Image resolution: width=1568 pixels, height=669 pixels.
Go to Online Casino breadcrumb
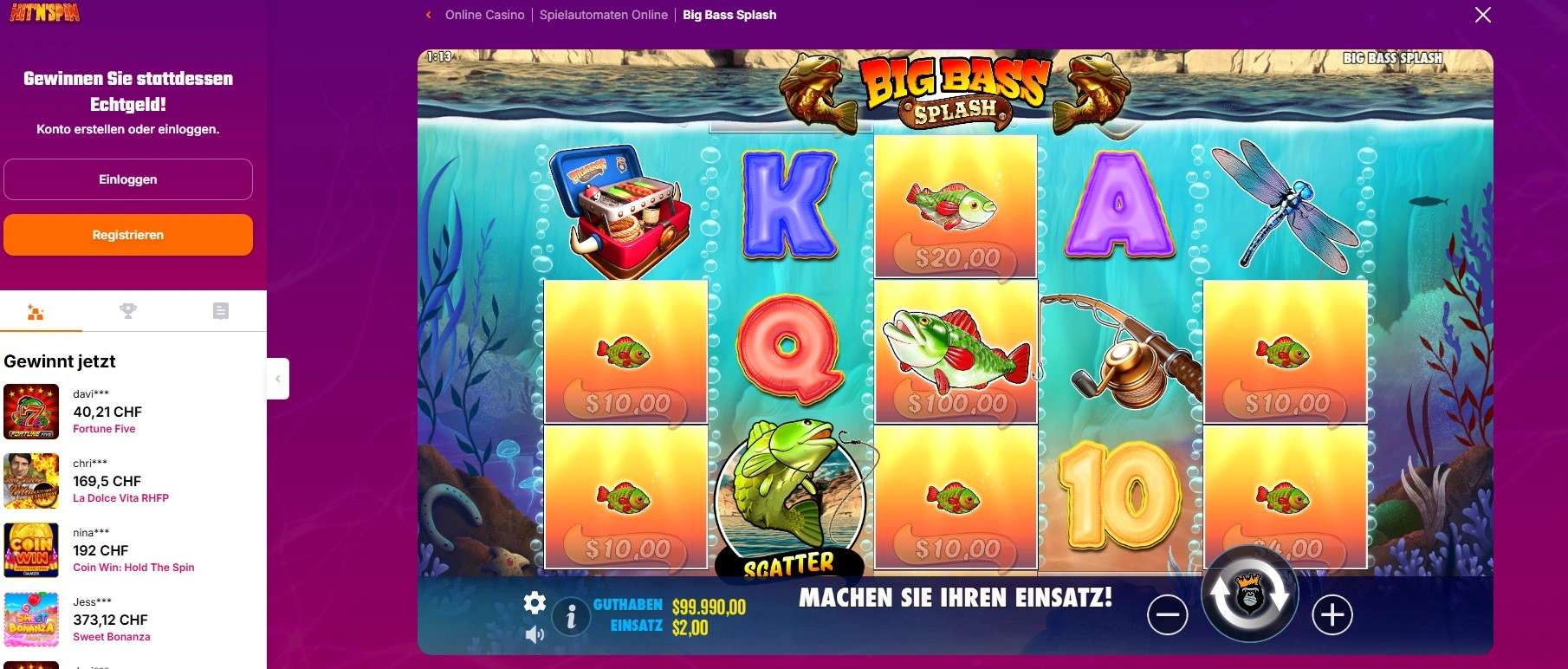point(484,15)
